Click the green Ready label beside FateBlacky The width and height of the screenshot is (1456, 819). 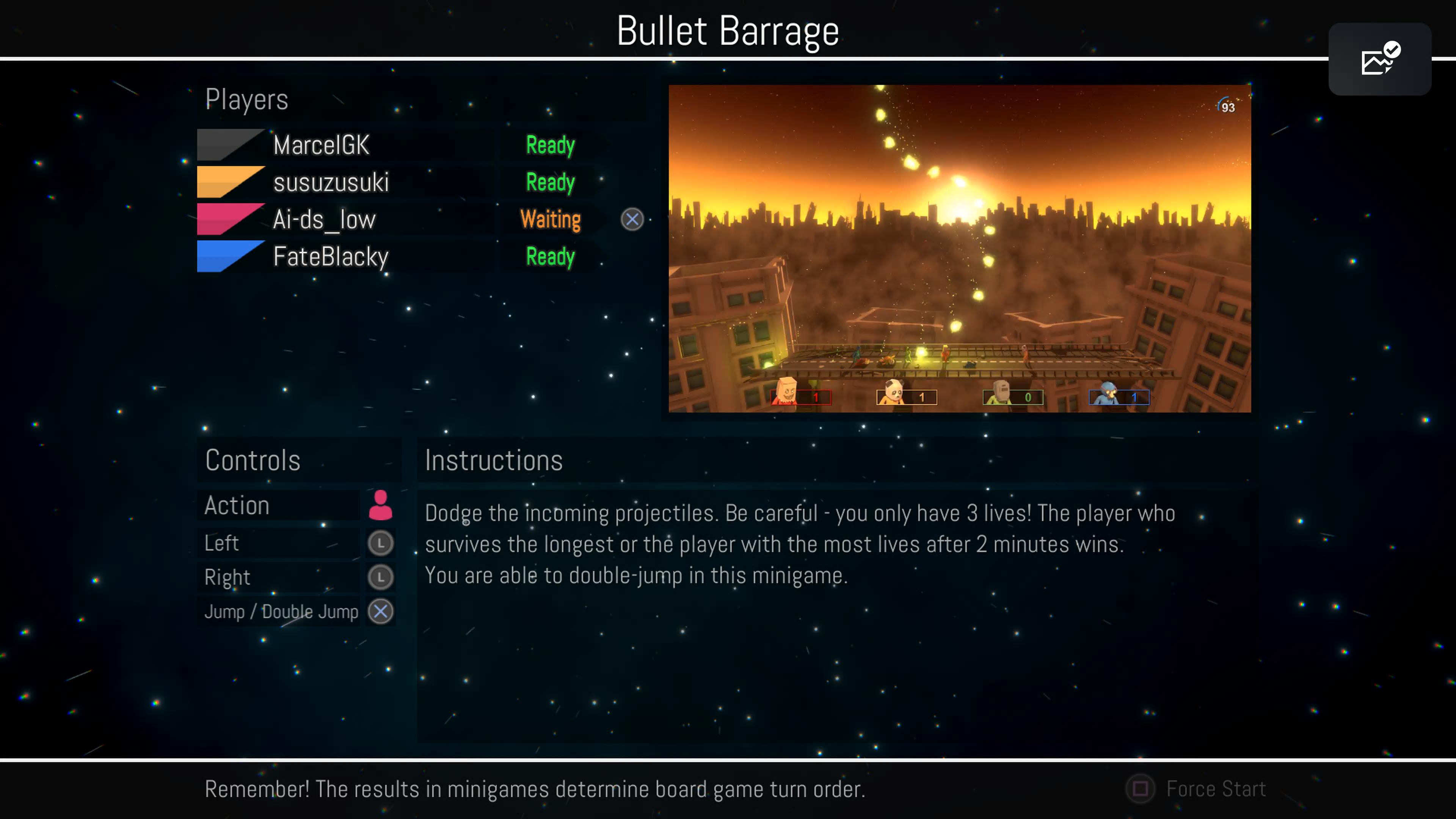(x=549, y=257)
